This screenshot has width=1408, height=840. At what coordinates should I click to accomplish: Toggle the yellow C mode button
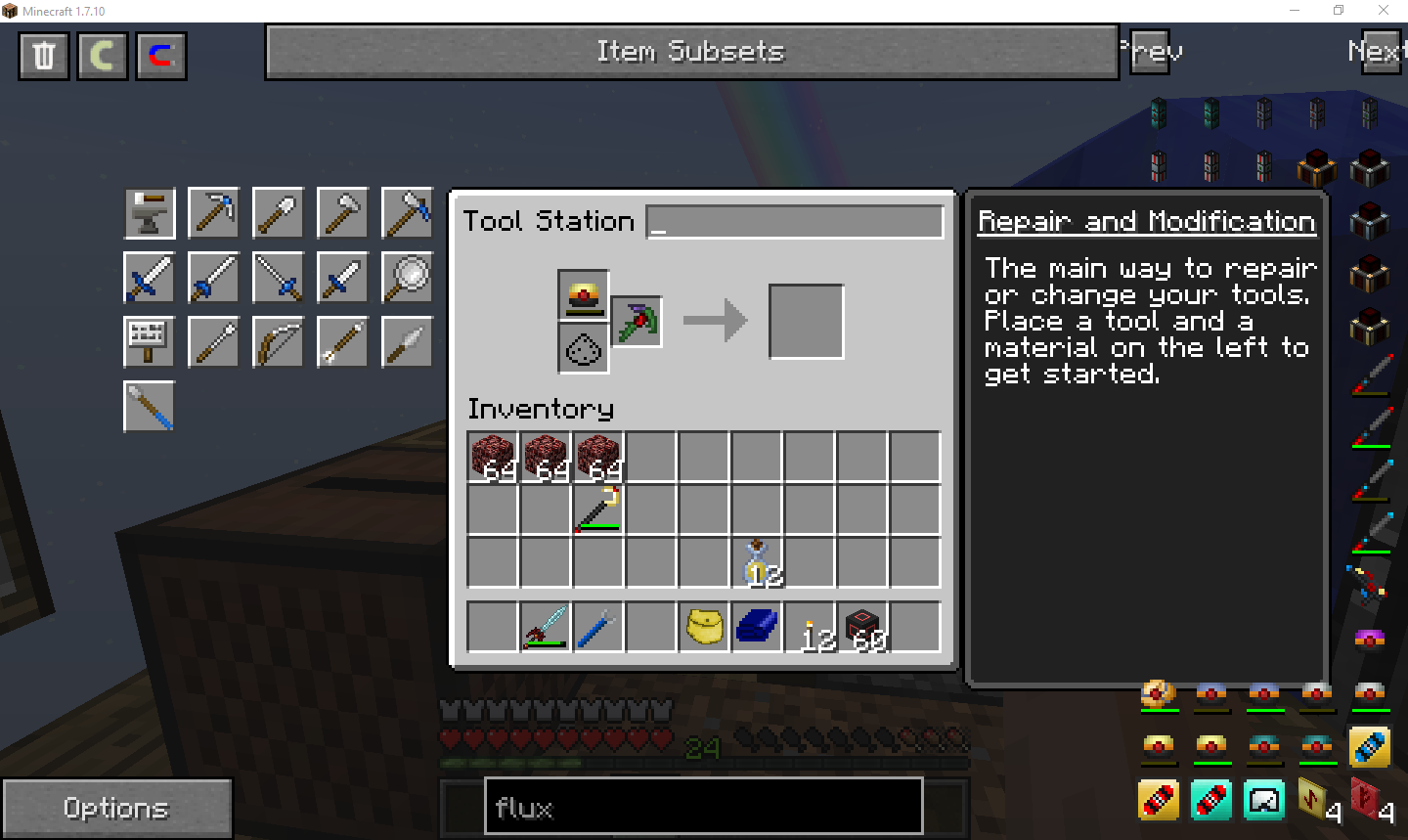pos(102,56)
